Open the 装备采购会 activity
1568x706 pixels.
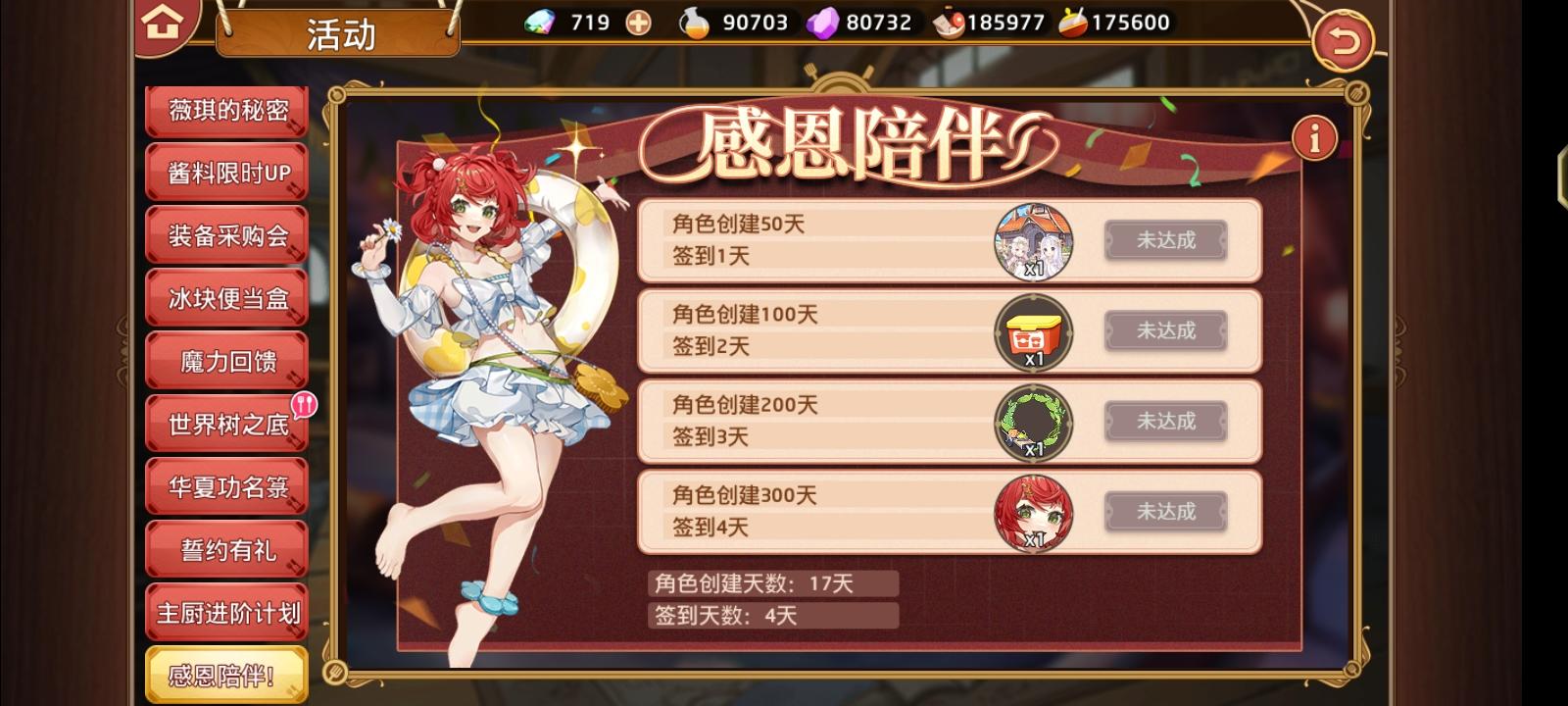pyautogui.click(x=226, y=235)
